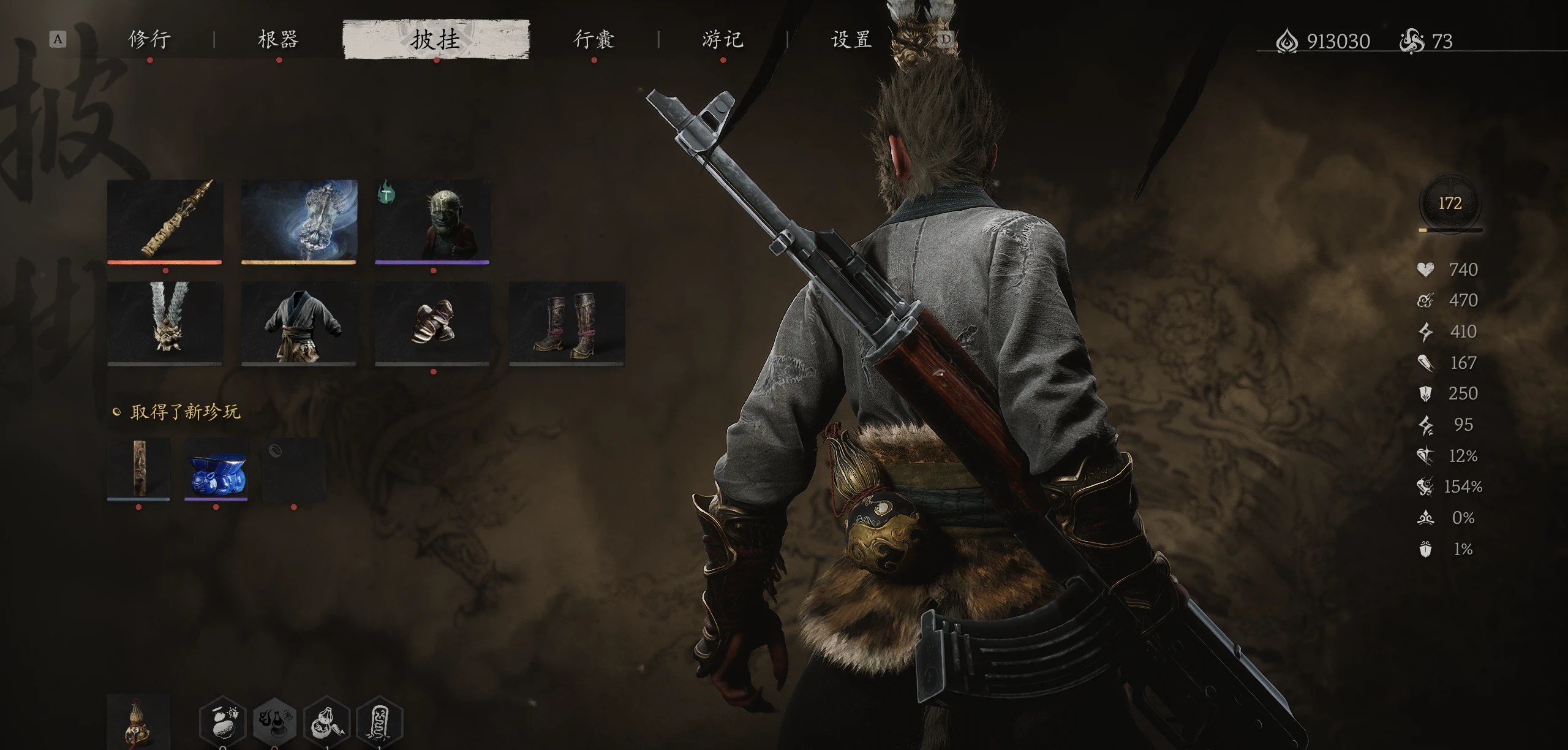The width and height of the screenshot is (1568, 750).
Task: Select the golden staff weapon slot
Action: pos(165,221)
